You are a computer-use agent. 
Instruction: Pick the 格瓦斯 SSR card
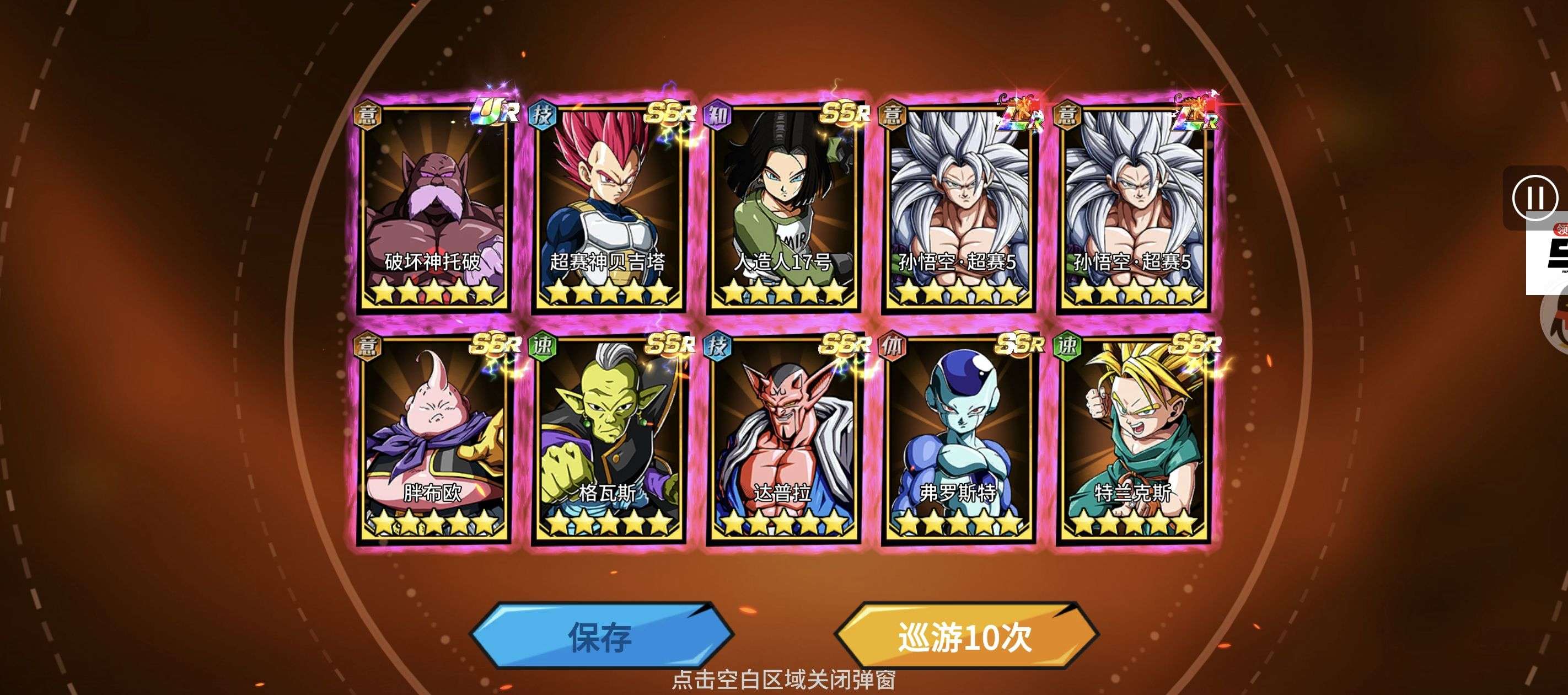click(608, 439)
